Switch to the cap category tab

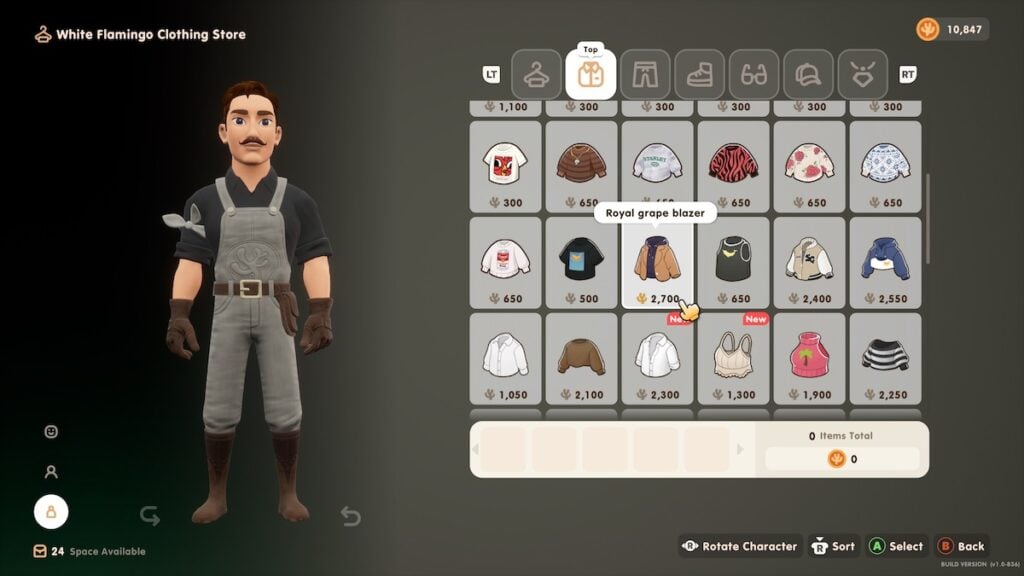[x=809, y=74]
